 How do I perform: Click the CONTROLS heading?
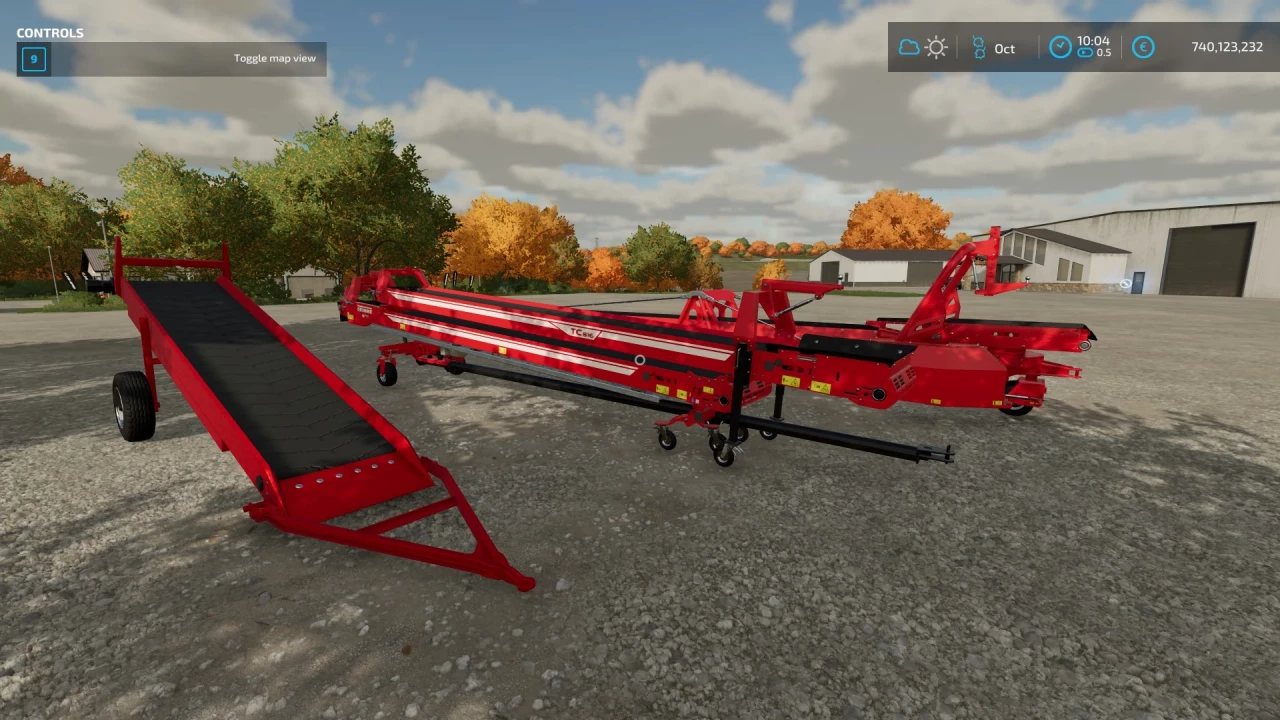click(x=49, y=32)
